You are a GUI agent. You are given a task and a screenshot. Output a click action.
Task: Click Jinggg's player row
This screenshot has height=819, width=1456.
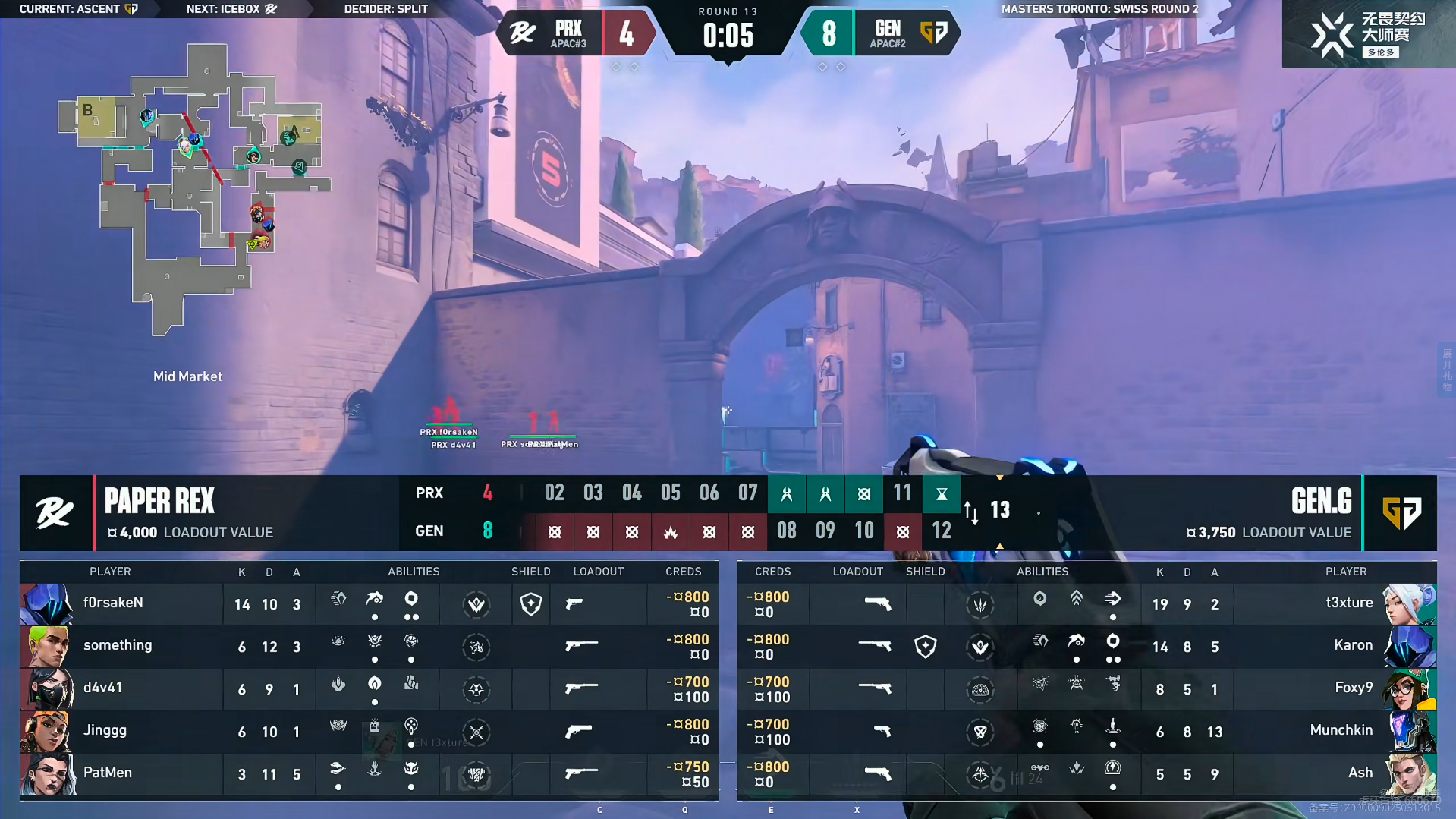121,731
